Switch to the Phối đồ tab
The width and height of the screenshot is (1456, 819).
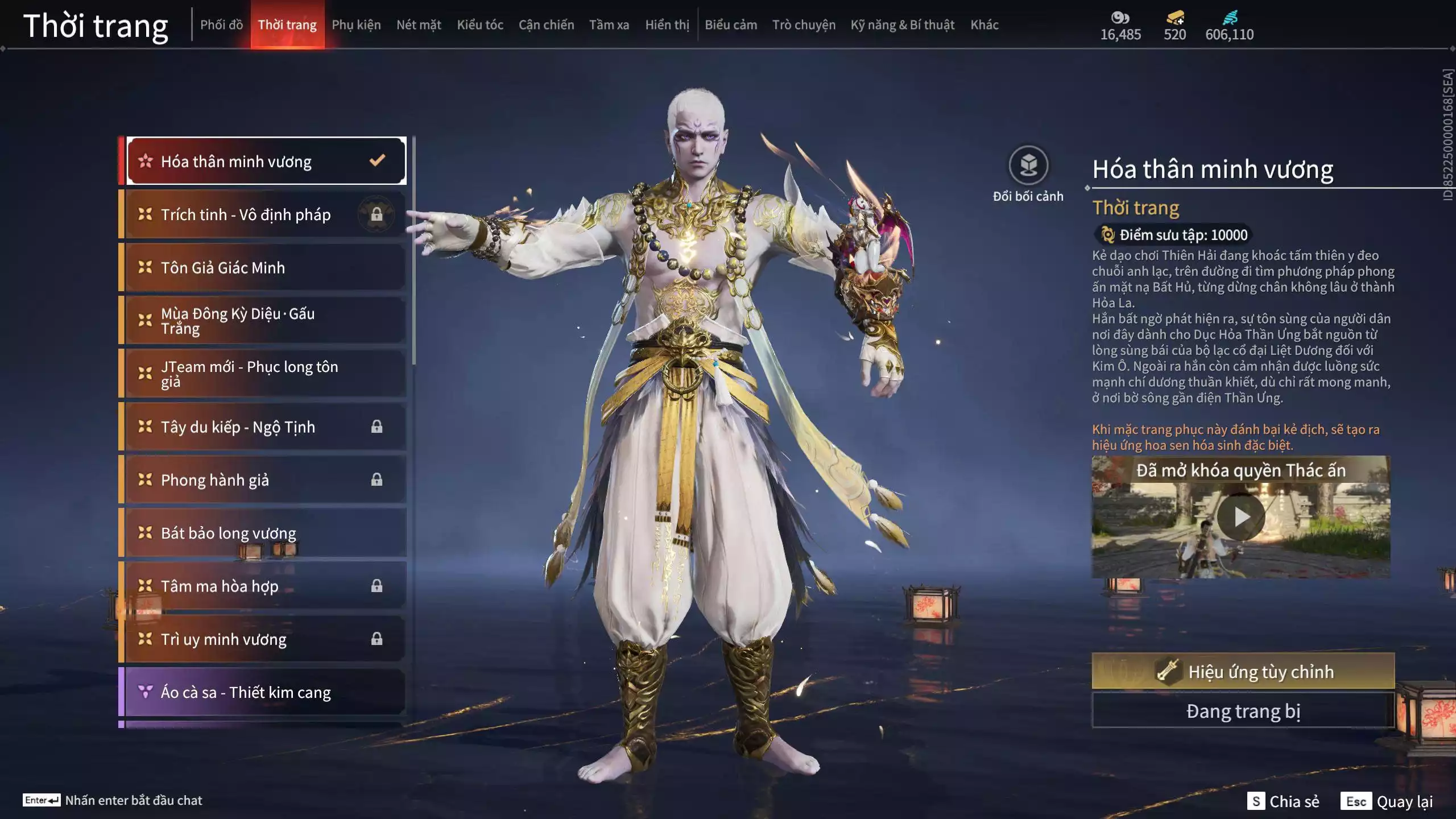pos(221,25)
